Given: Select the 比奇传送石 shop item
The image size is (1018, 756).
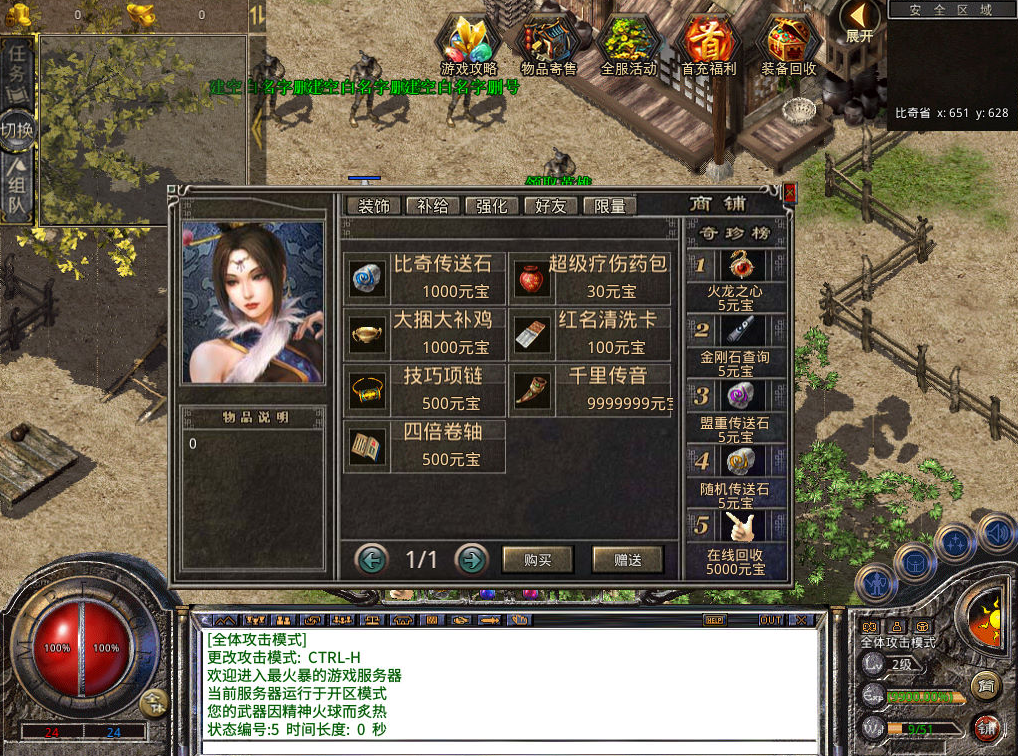Looking at the screenshot, I should coord(425,278).
